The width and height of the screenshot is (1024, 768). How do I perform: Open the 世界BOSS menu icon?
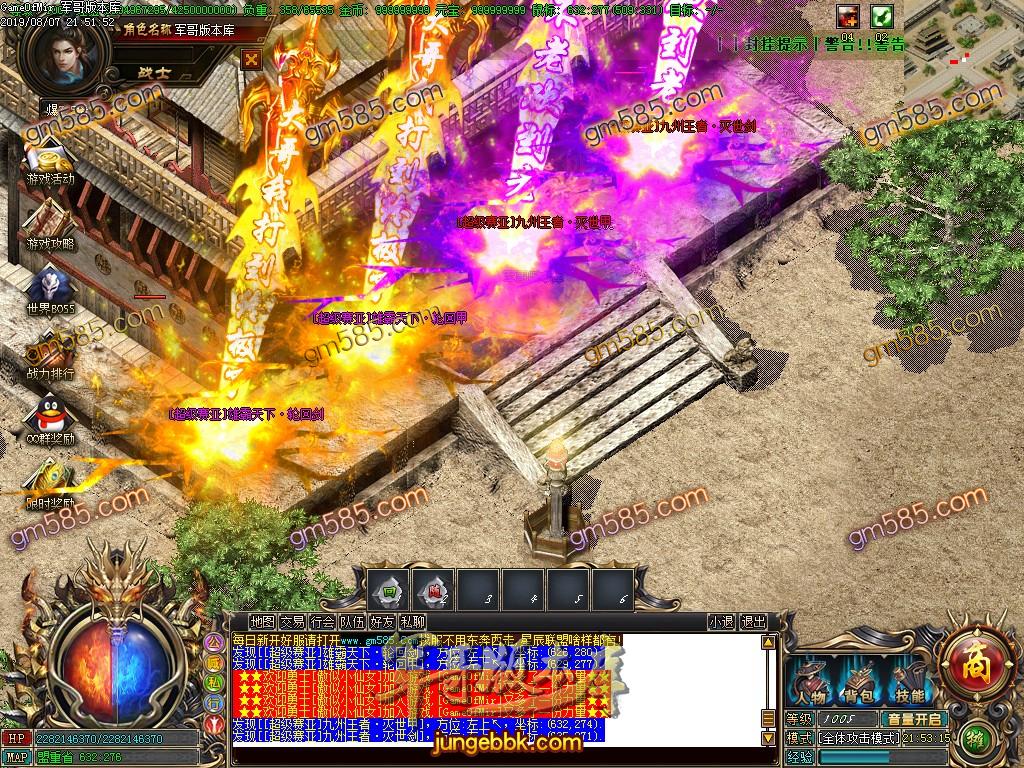[x=50, y=289]
